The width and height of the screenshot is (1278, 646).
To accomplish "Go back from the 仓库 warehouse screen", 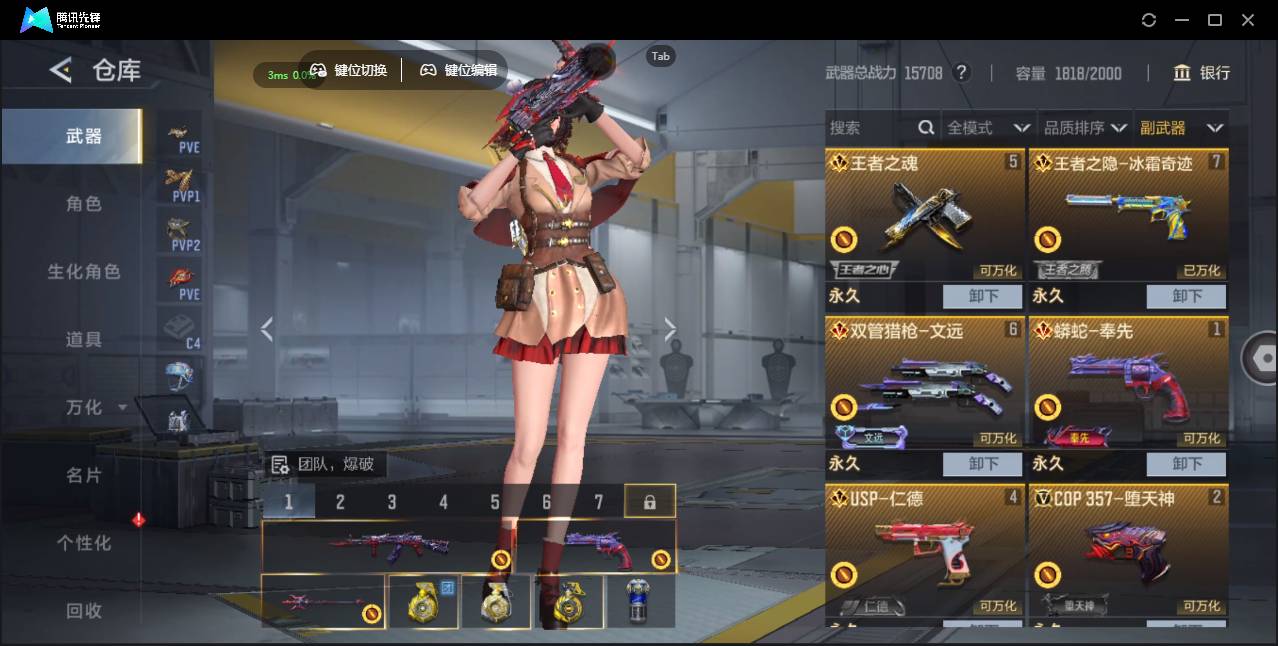I will coord(61,70).
